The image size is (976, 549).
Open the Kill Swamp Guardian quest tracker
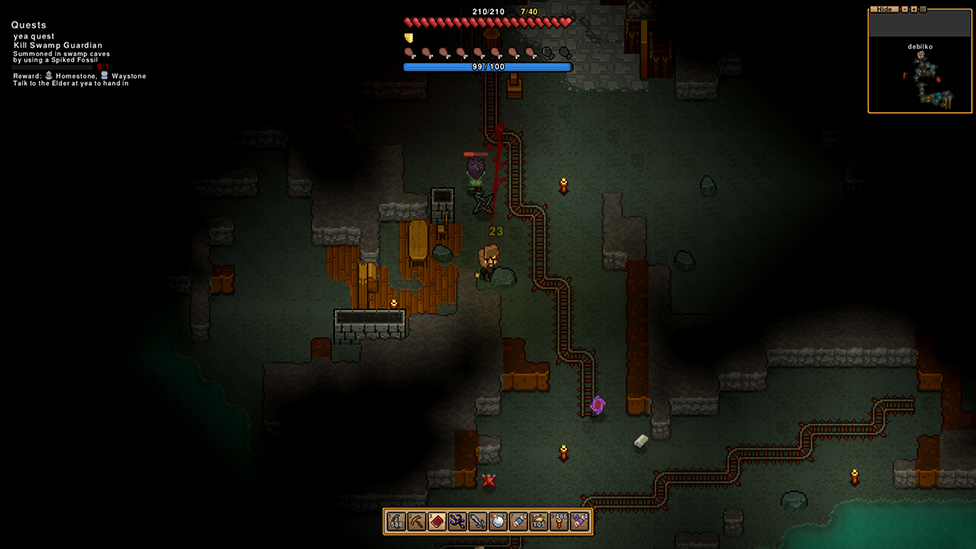(x=58, y=45)
